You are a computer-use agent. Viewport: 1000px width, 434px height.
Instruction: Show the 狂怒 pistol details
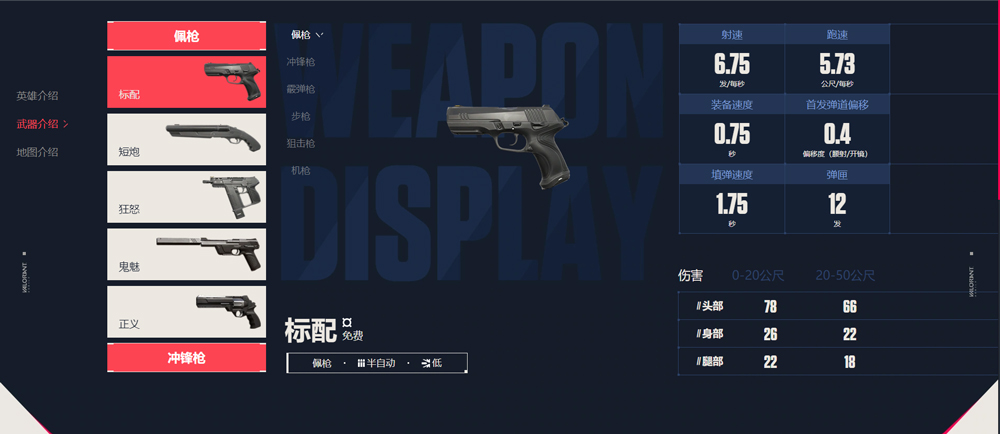tap(187, 197)
